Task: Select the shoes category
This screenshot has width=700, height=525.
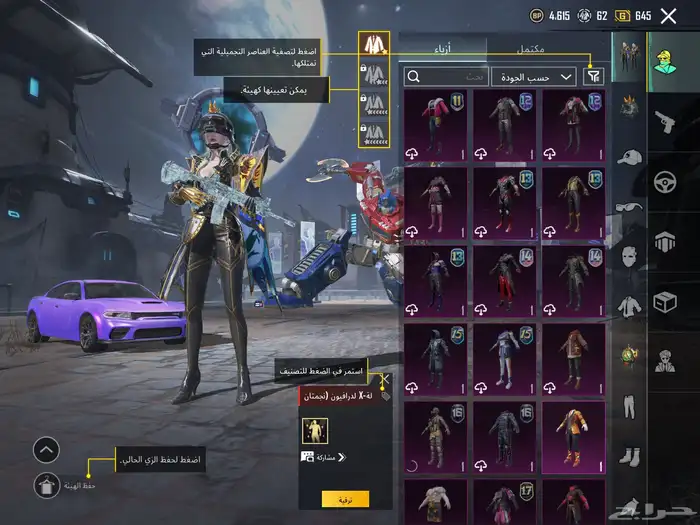Action: tap(629, 456)
